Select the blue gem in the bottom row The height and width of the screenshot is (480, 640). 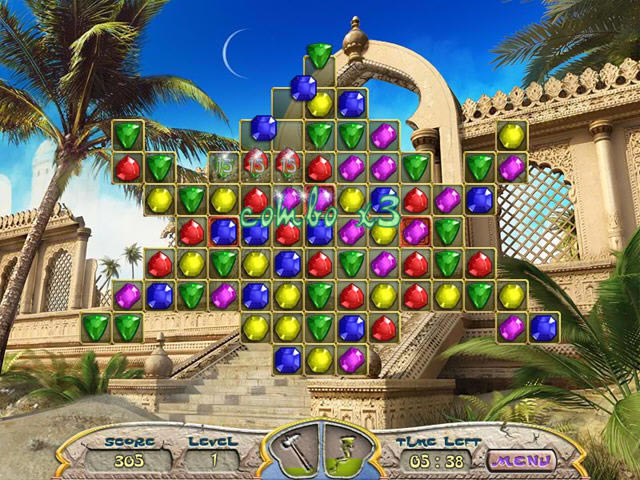[287, 360]
